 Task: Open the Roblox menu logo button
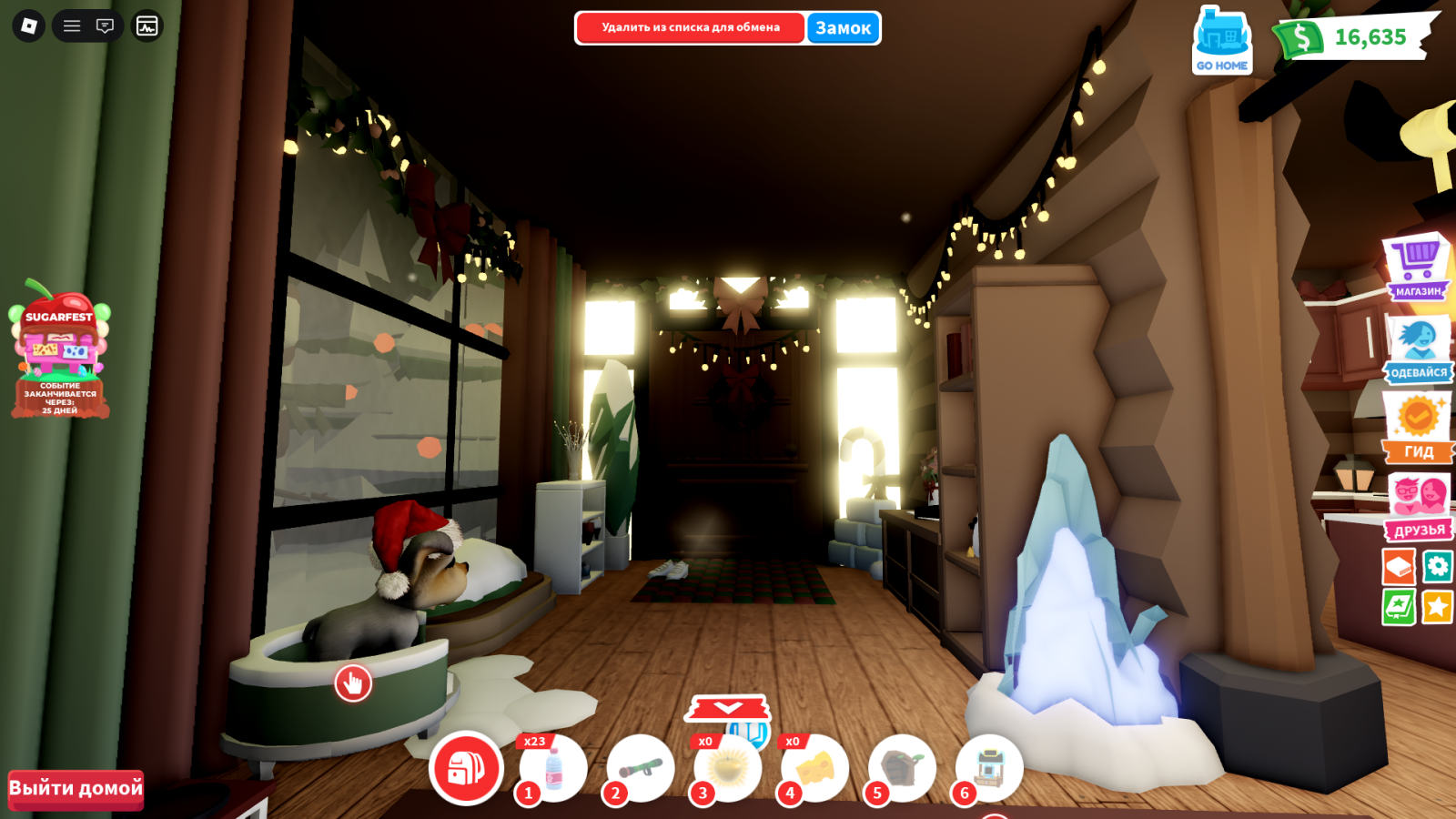(28, 26)
